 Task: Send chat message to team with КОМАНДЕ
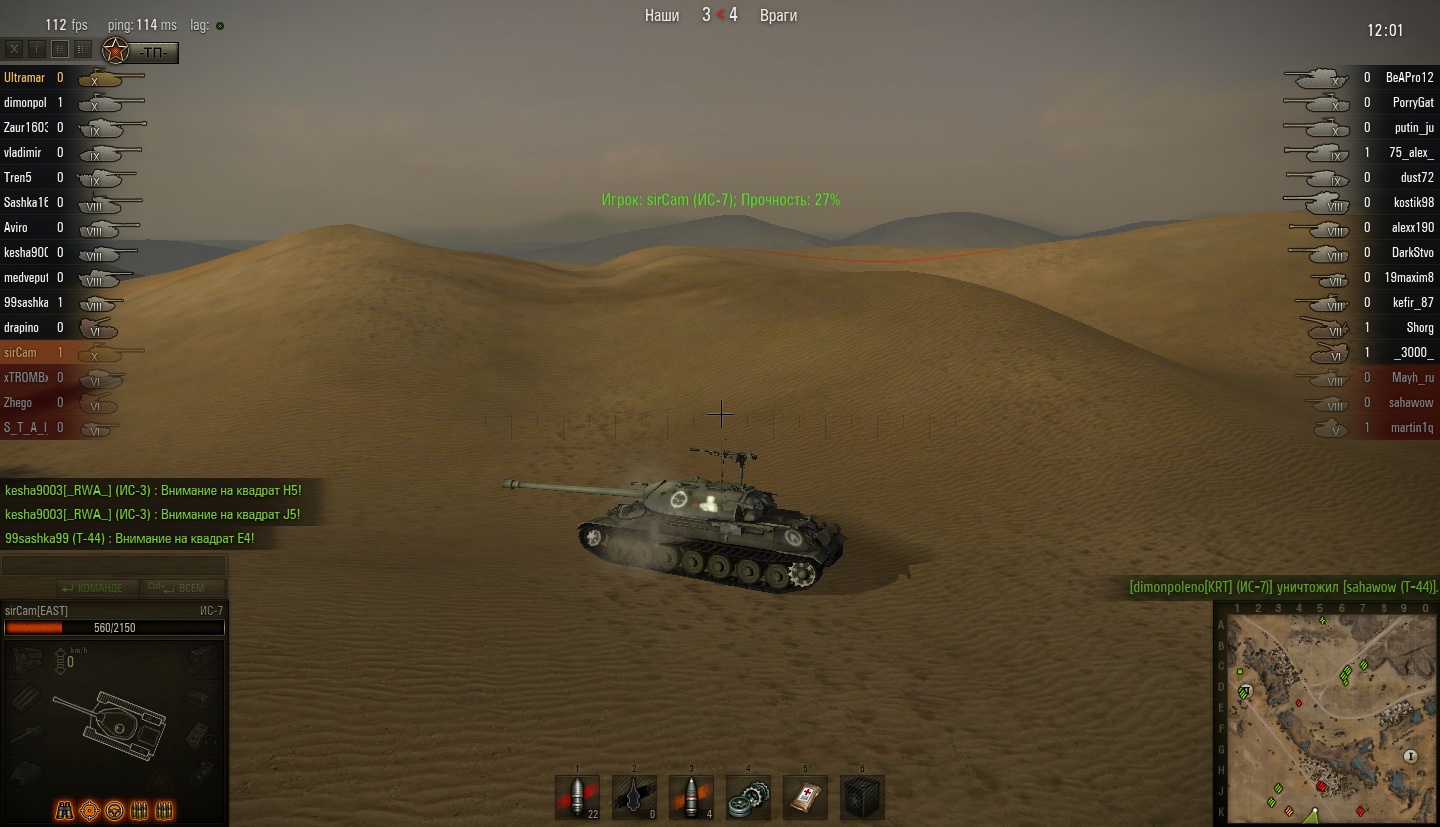pos(91,588)
